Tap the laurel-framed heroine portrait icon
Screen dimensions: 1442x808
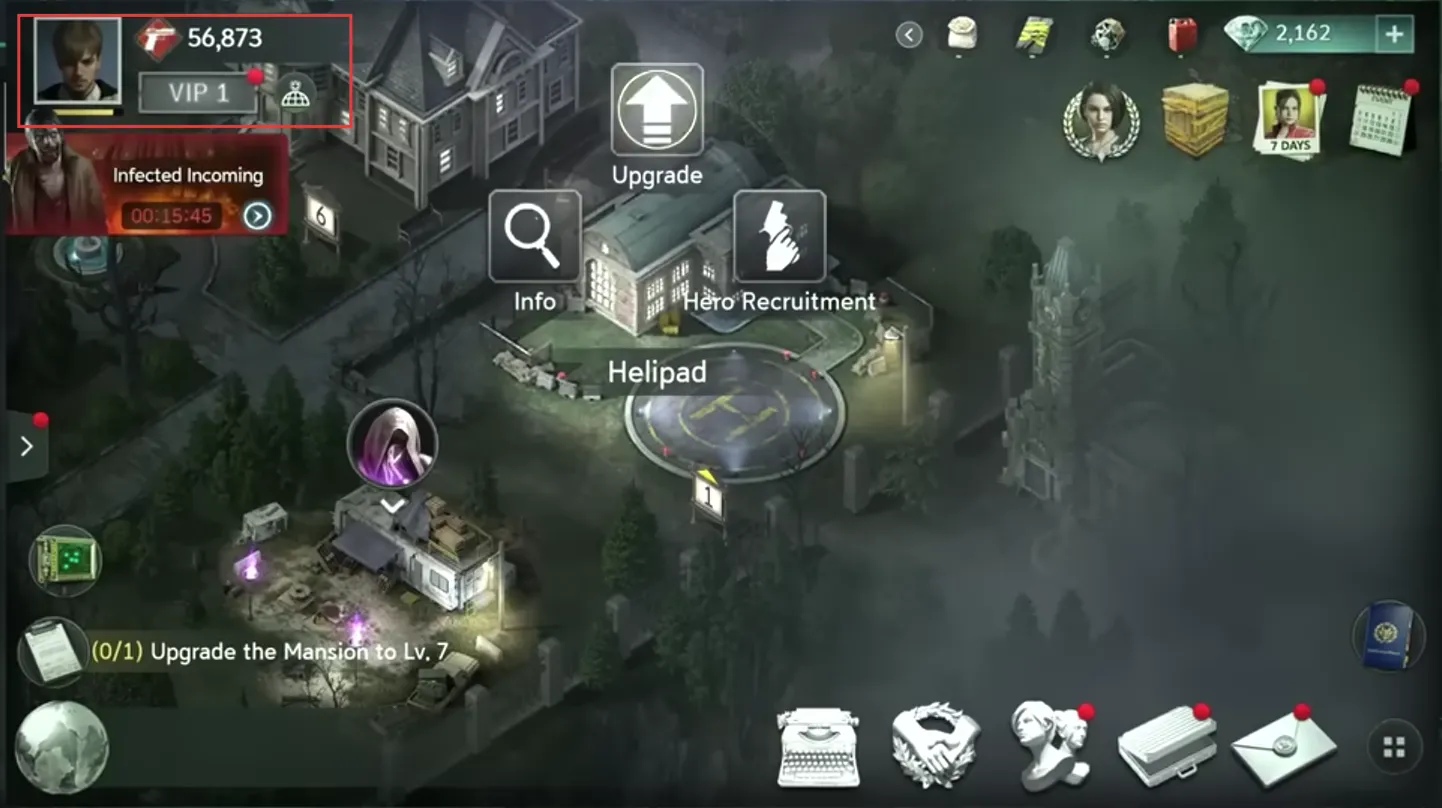[1100, 122]
